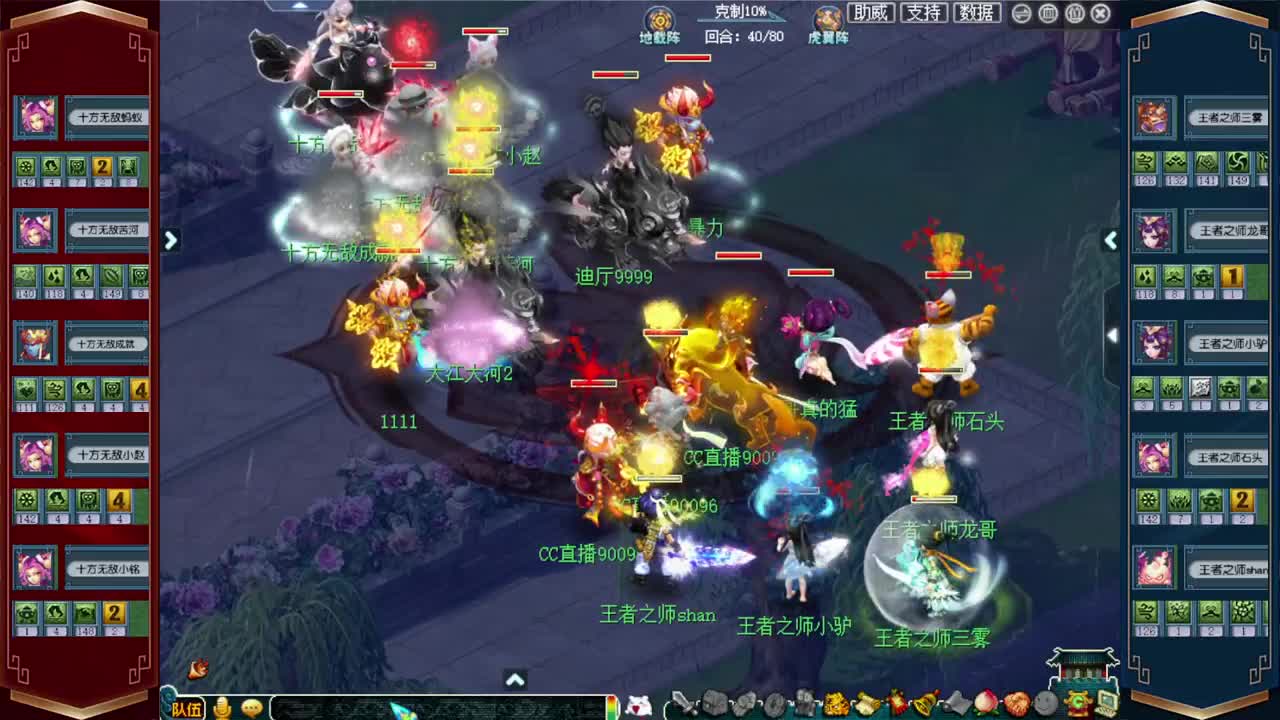This screenshot has height=720, width=1280.
Task: Collapse the right party panel with its arrow
Action: 1111,240
